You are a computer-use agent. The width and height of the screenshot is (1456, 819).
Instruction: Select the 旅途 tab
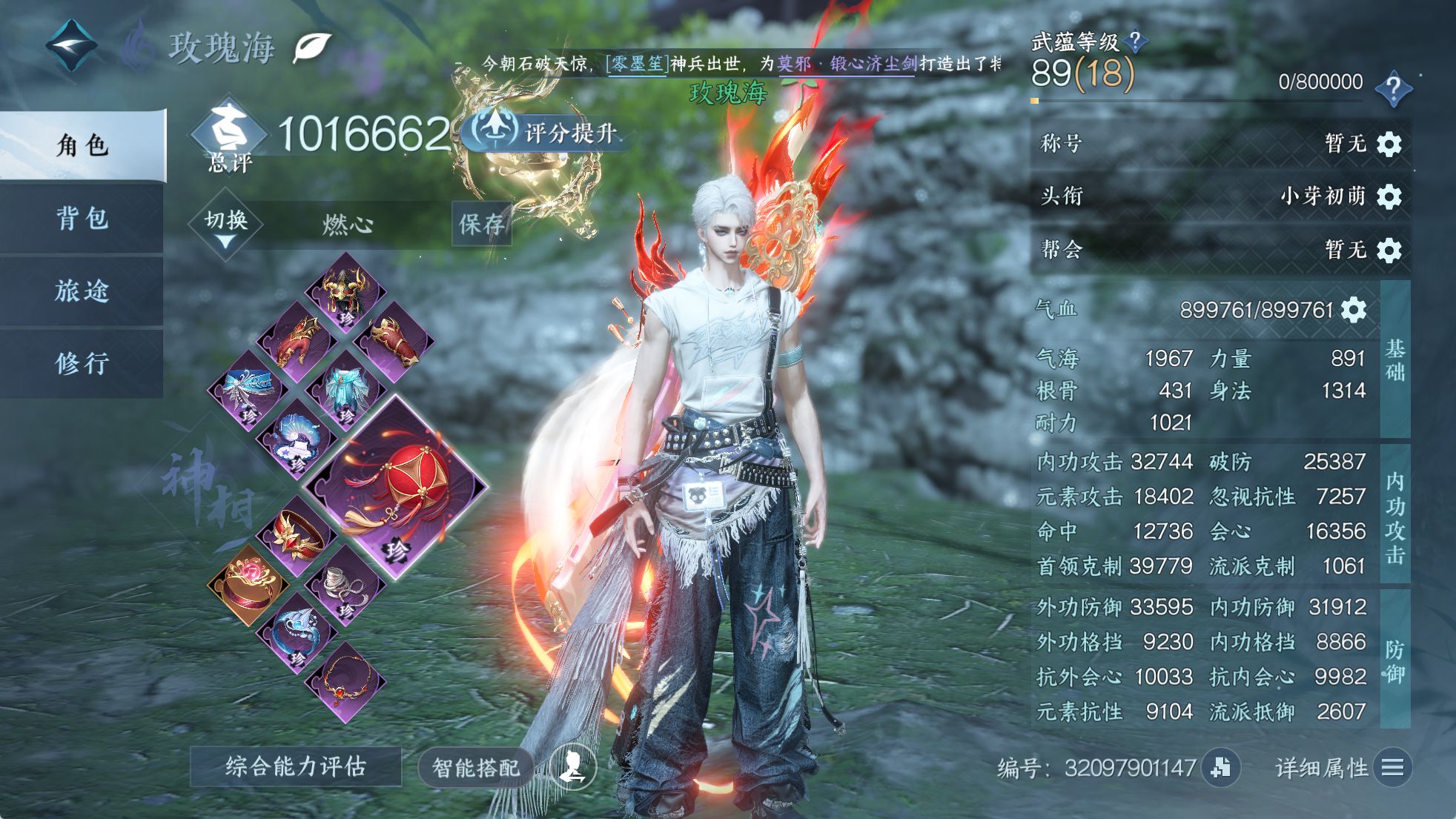[x=82, y=291]
